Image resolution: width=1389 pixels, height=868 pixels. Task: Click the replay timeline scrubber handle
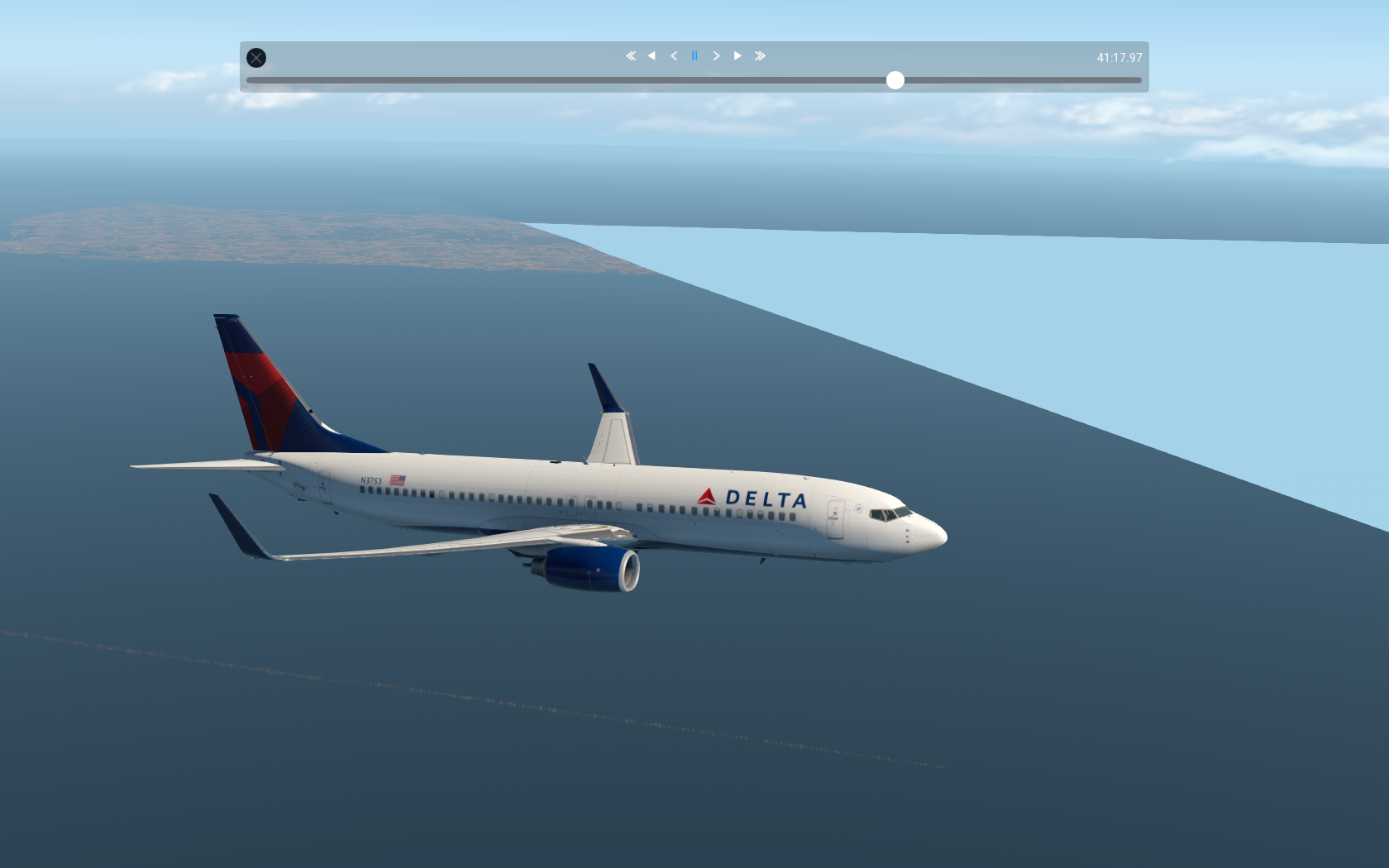(895, 80)
